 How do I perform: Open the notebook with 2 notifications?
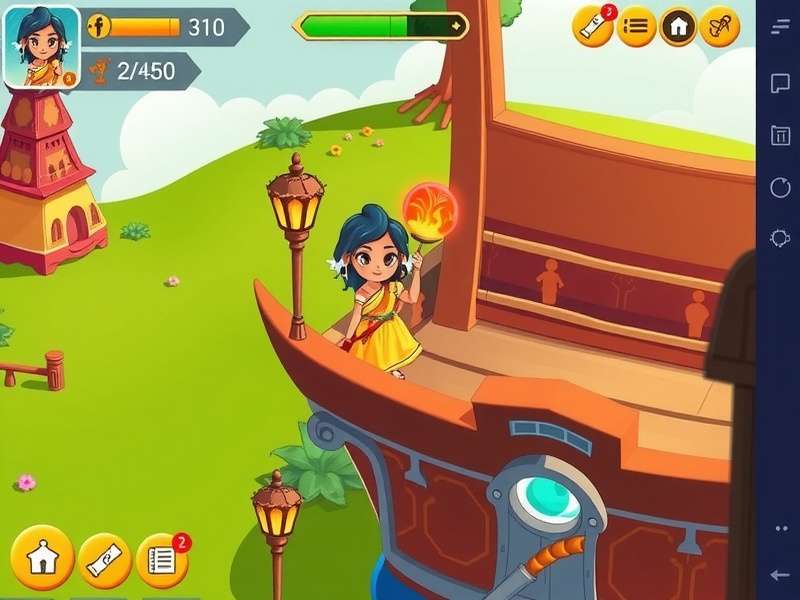pos(162,560)
